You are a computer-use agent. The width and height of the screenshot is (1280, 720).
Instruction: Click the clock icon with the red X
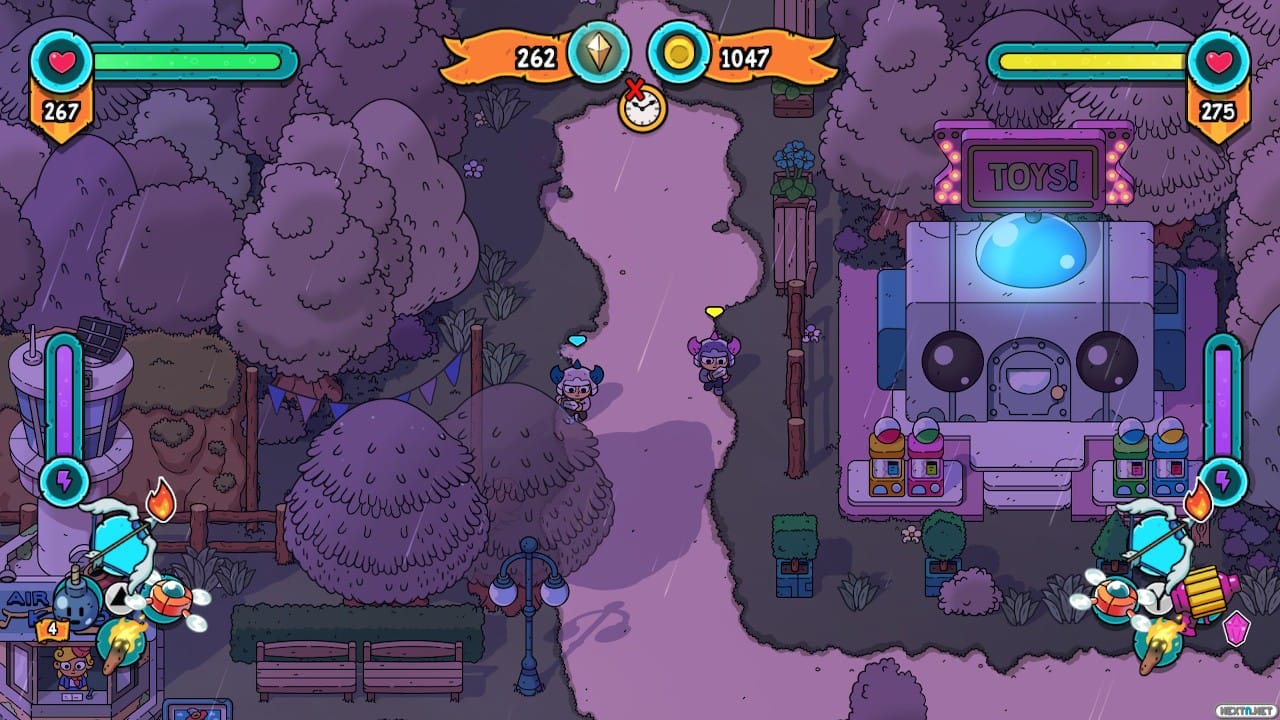(x=641, y=110)
